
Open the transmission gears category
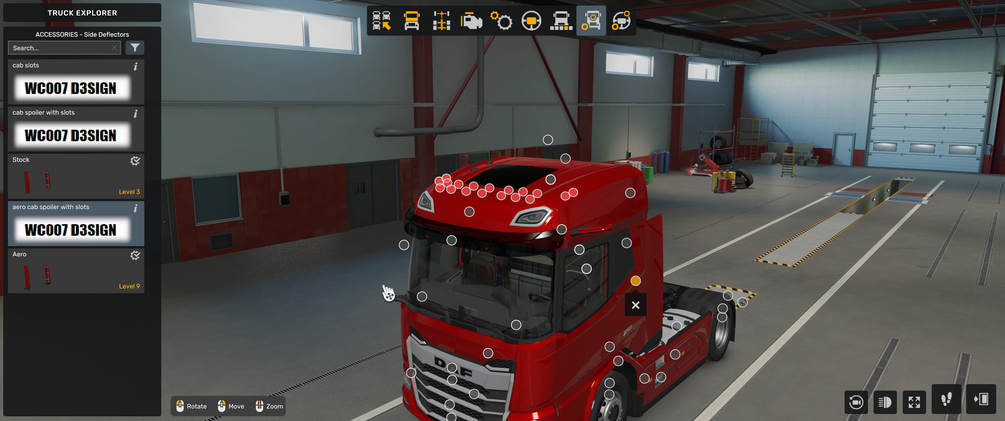click(501, 21)
